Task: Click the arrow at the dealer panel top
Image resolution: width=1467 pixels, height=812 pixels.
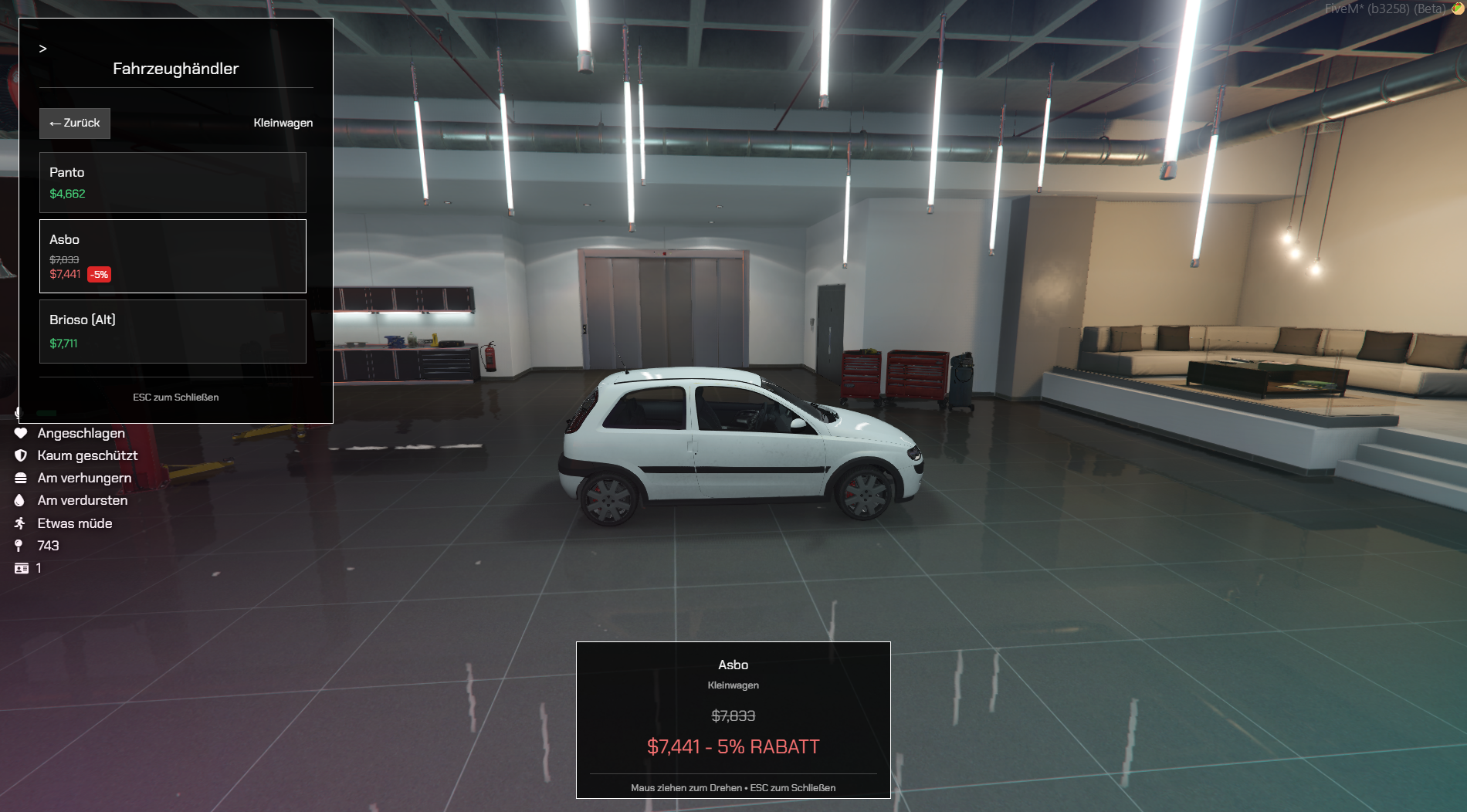Action: (x=43, y=49)
